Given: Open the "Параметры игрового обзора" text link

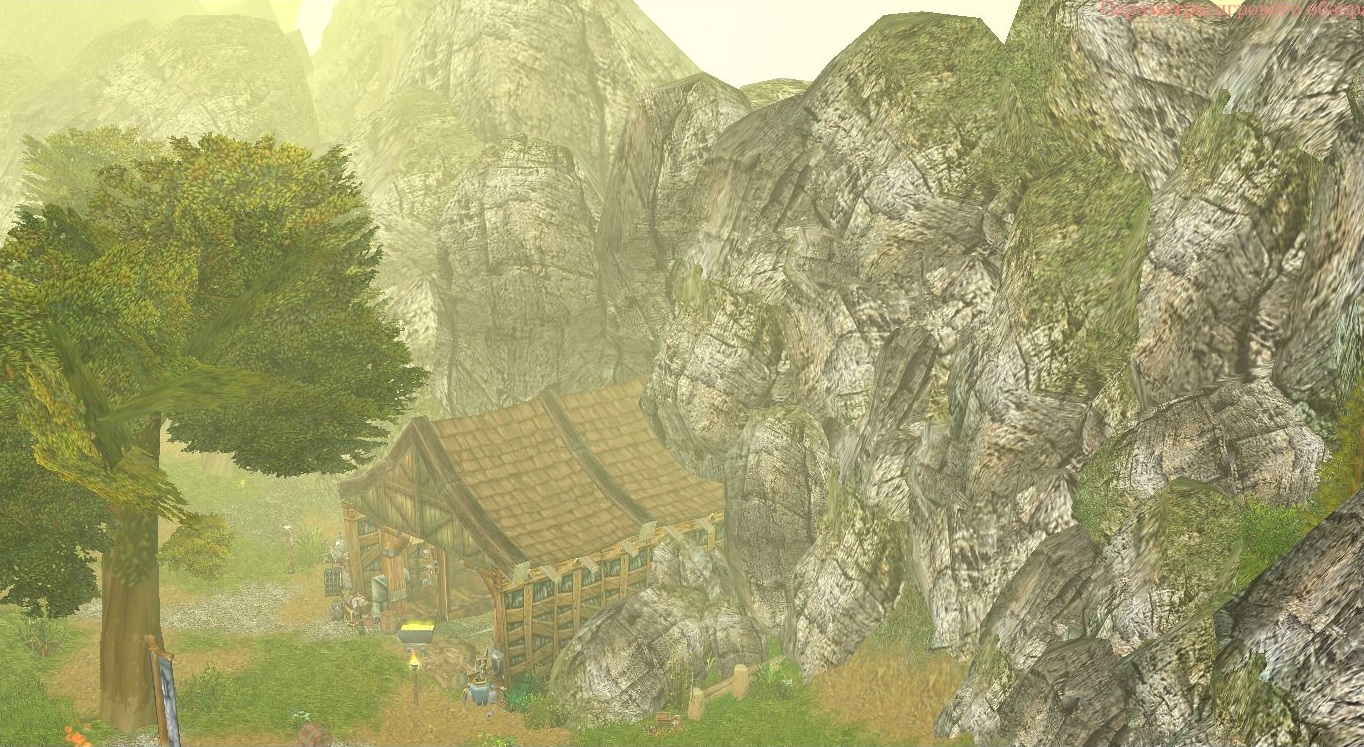Looking at the screenshot, I should pos(1231,10).
